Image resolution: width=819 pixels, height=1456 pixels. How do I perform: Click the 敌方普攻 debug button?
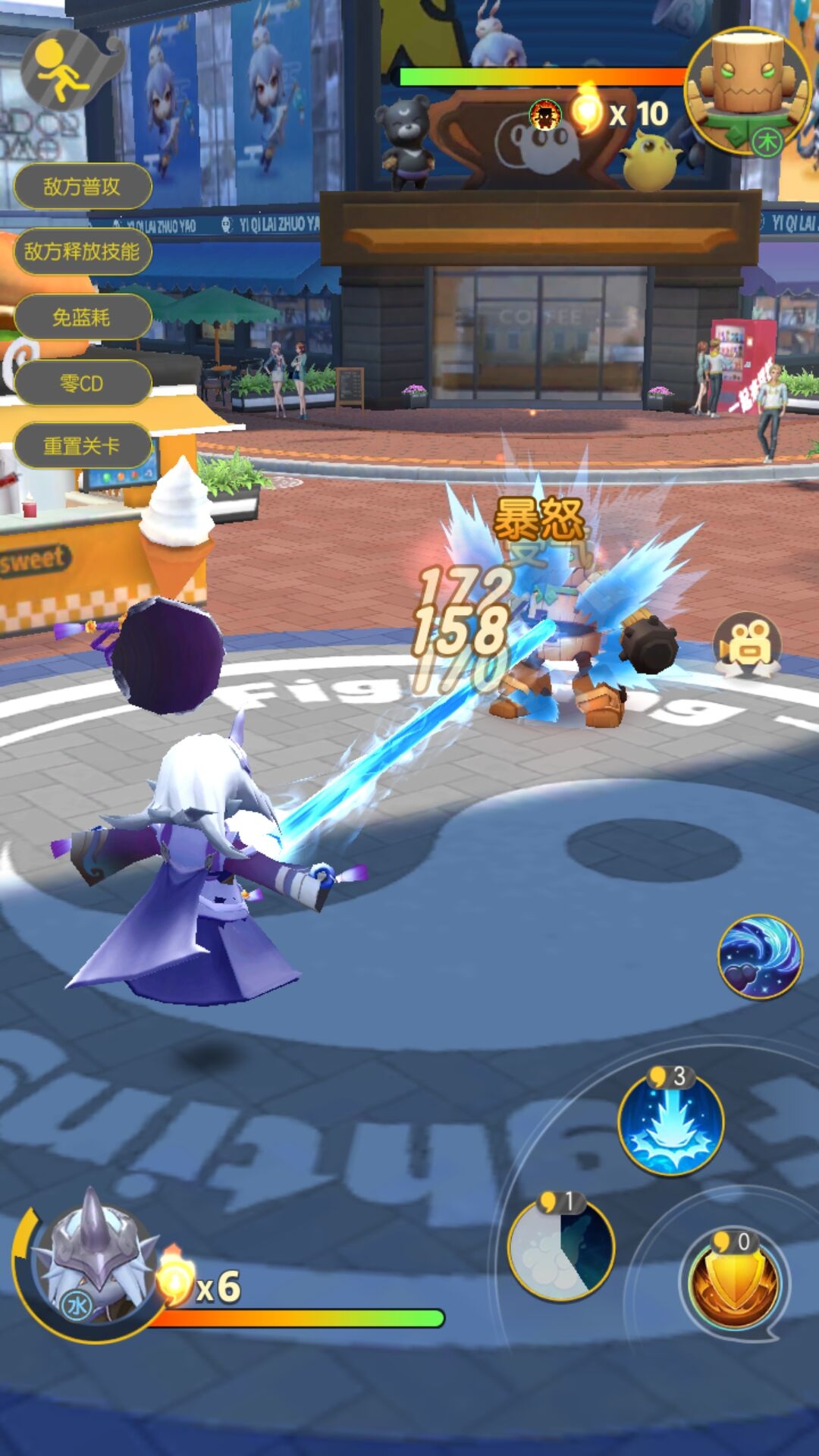click(82, 187)
